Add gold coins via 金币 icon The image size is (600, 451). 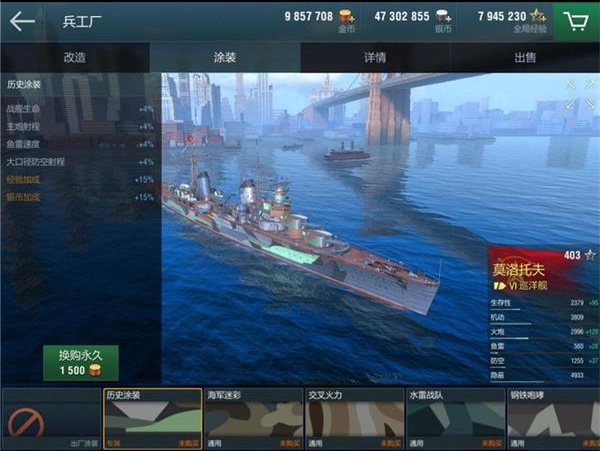(346, 17)
